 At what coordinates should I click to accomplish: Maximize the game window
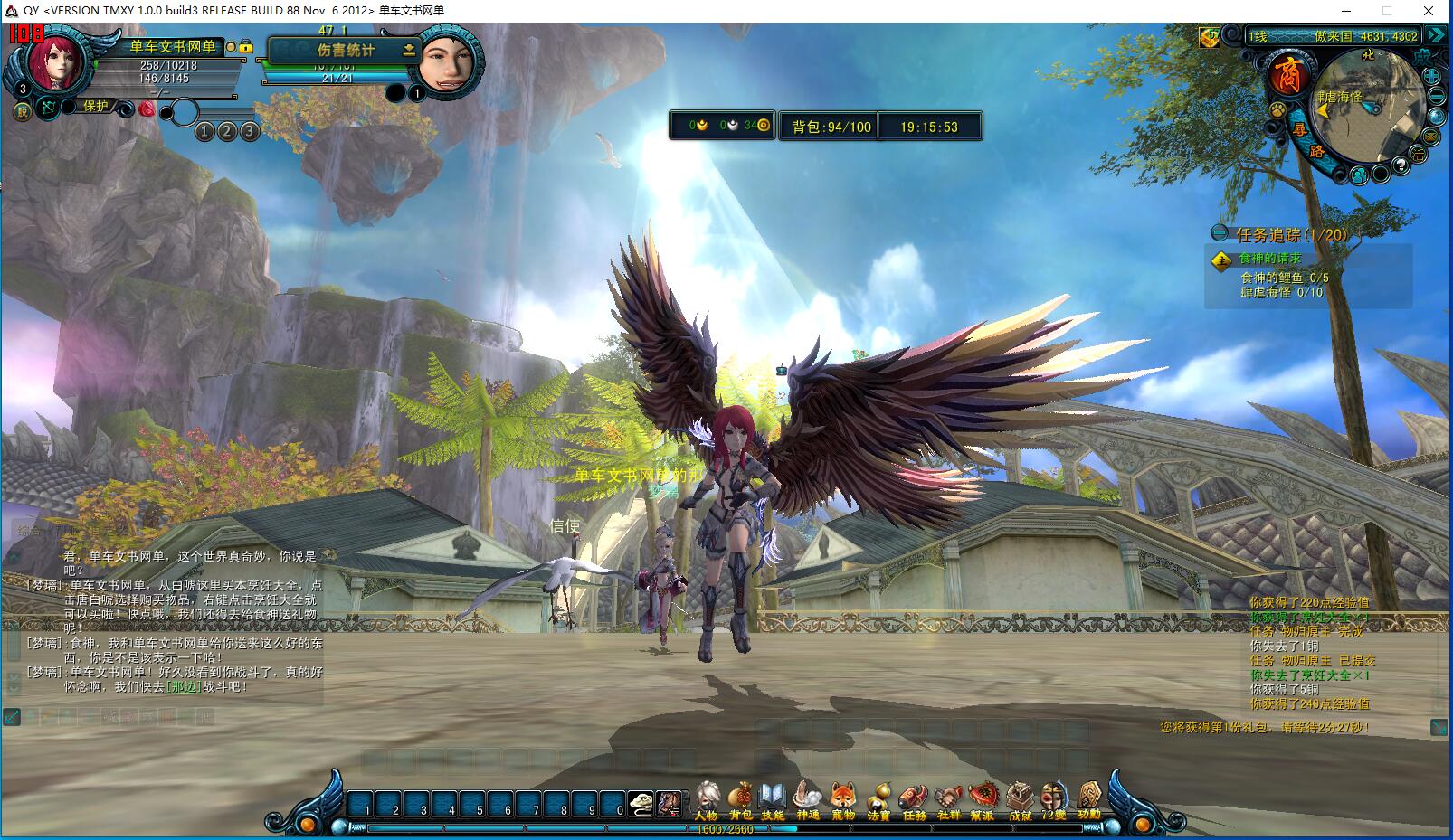pyautogui.click(x=1386, y=11)
